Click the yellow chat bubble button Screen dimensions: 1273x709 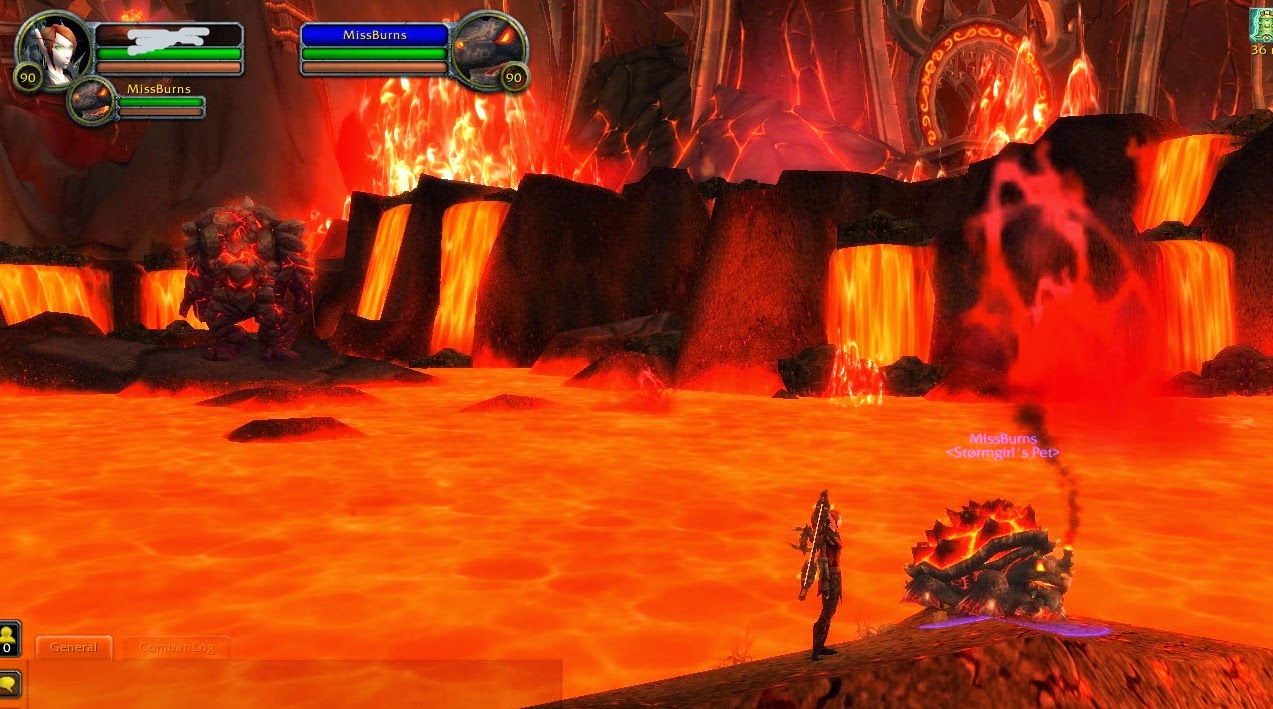9,684
